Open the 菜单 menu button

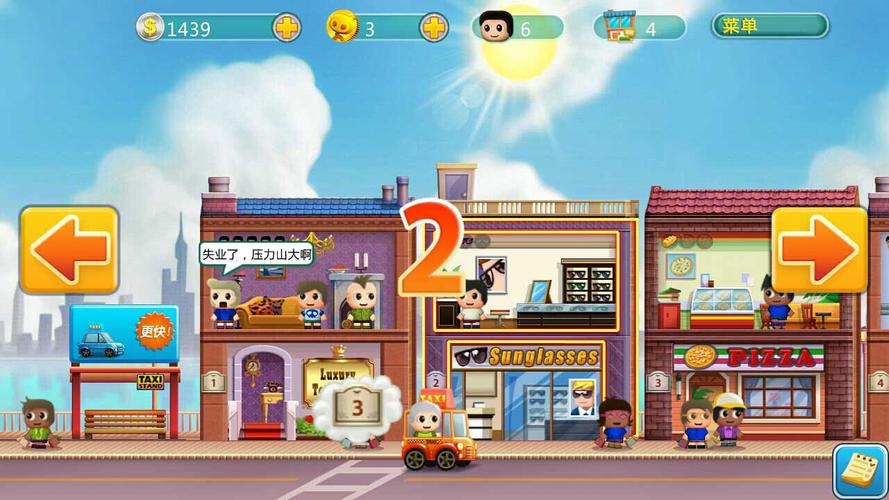click(x=769, y=26)
